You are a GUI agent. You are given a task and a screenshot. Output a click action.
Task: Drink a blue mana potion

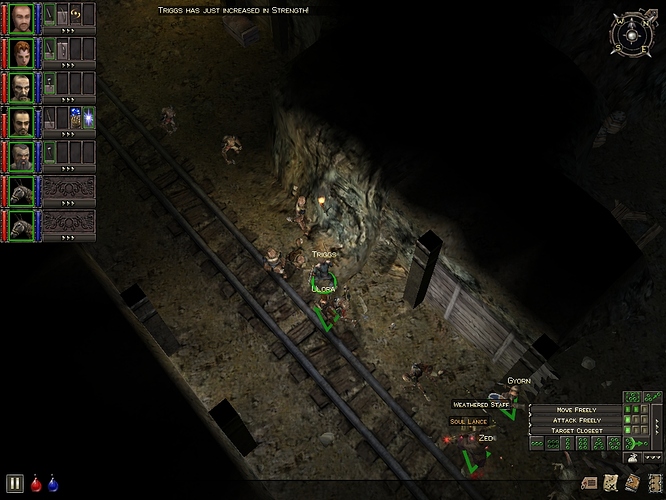[x=52, y=483]
